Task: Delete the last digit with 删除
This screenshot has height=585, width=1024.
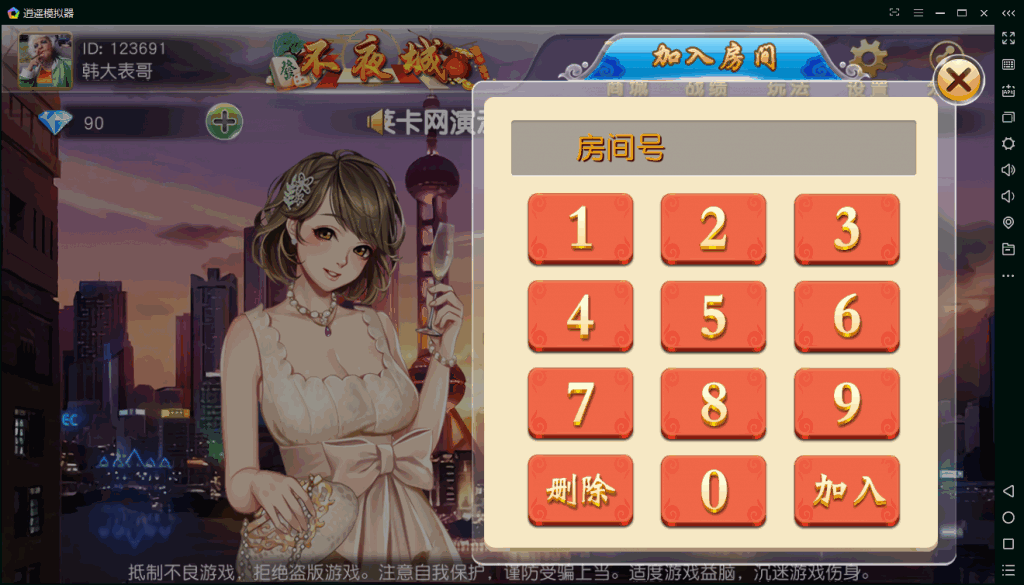Action: tap(580, 490)
